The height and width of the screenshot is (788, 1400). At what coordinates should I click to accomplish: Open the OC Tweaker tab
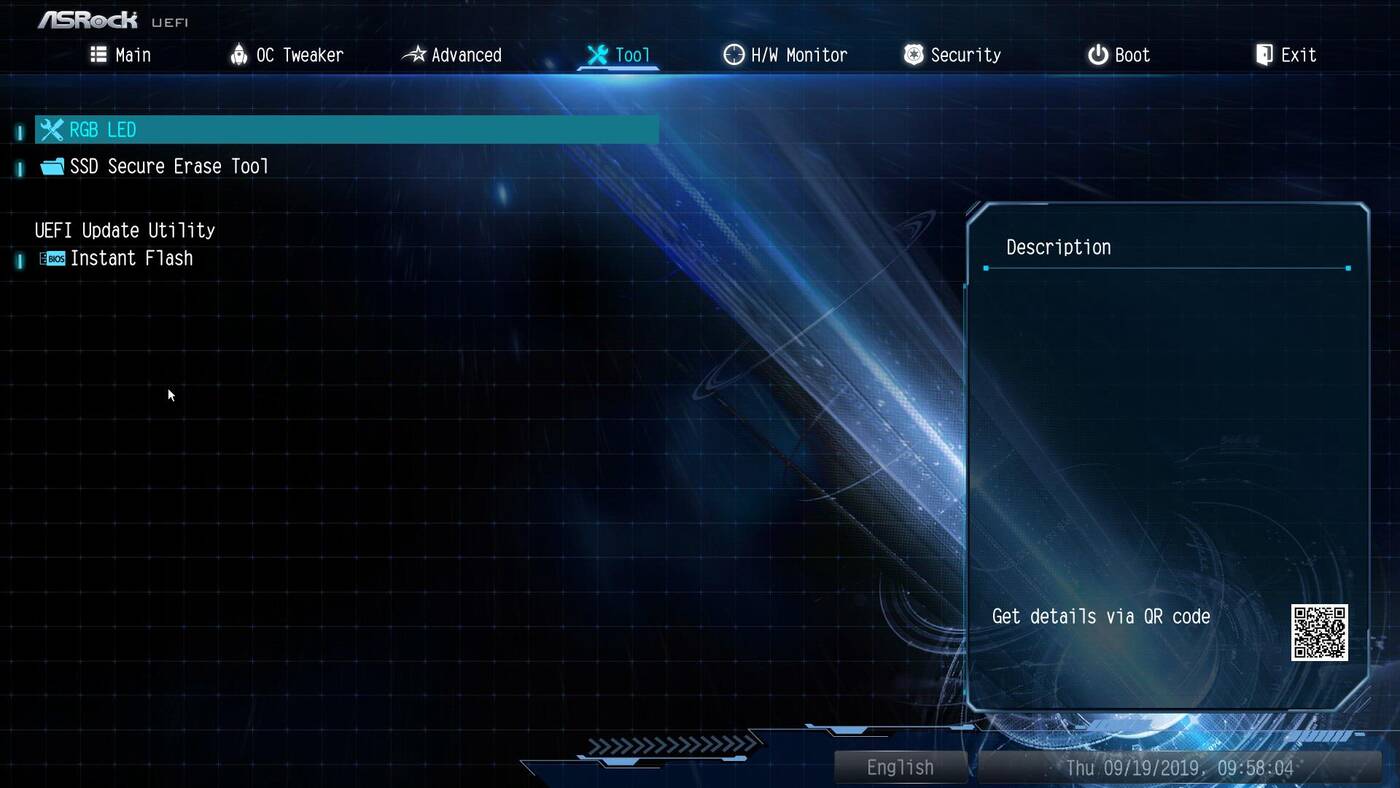click(286, 55)
